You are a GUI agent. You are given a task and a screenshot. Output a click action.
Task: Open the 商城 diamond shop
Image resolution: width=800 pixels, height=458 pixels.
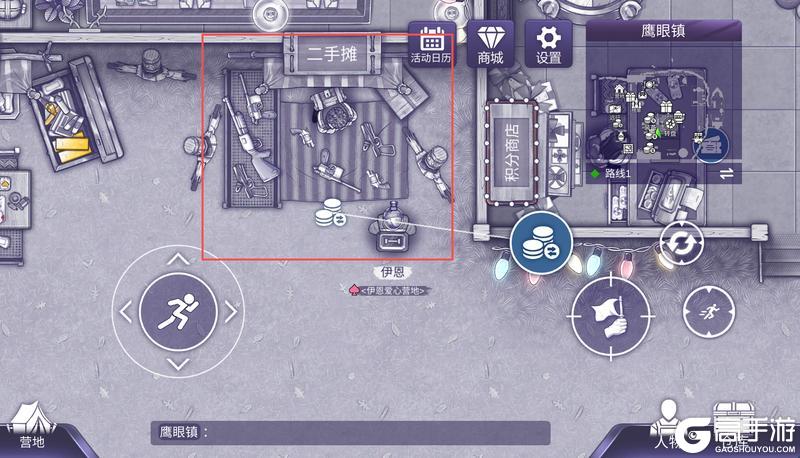(490, 46)
